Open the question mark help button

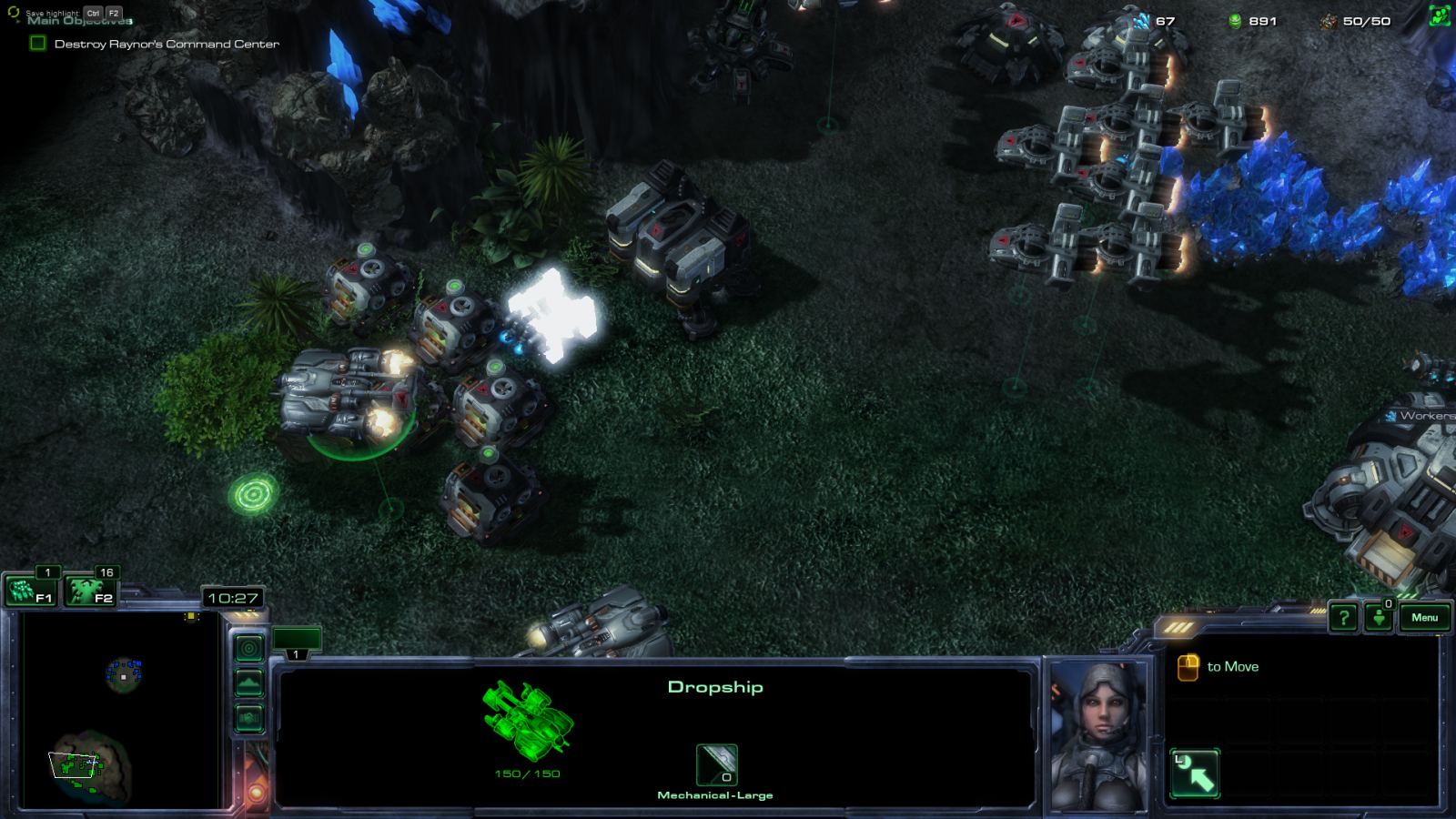(x=1343, y=618)
